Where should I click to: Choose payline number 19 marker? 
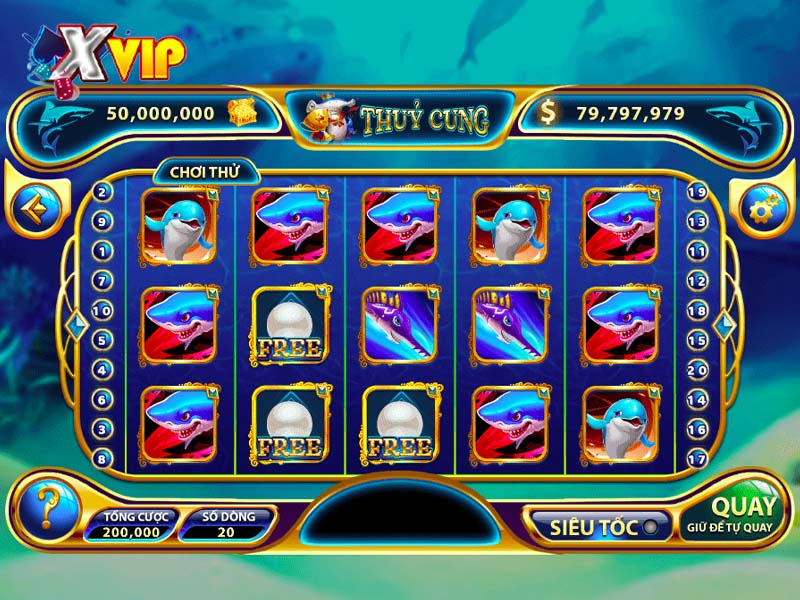pyautogui.click(x=698, y=192)
